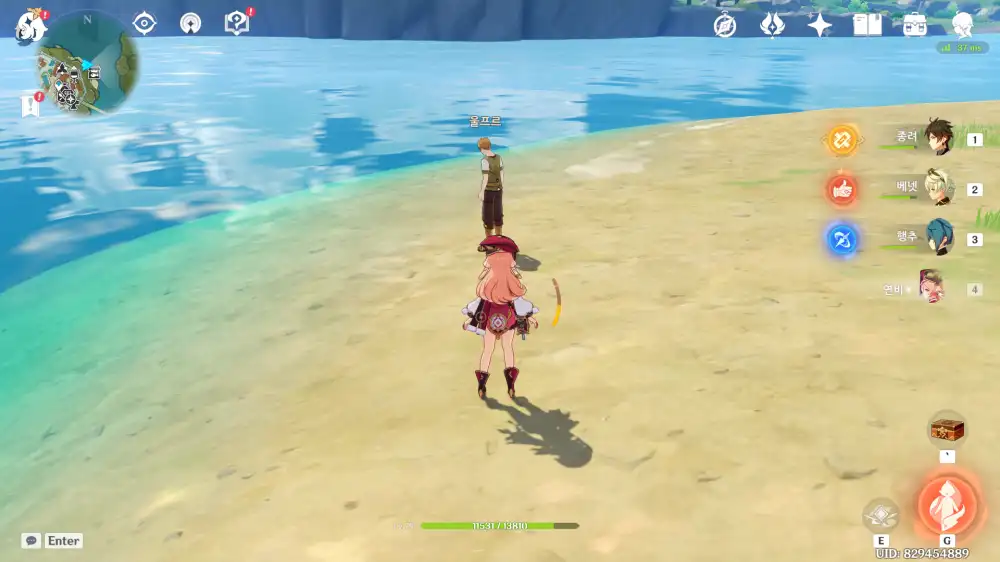
Task: Trigger 베넷's red thumbs-up burst icon
Action: click(842, 188)
